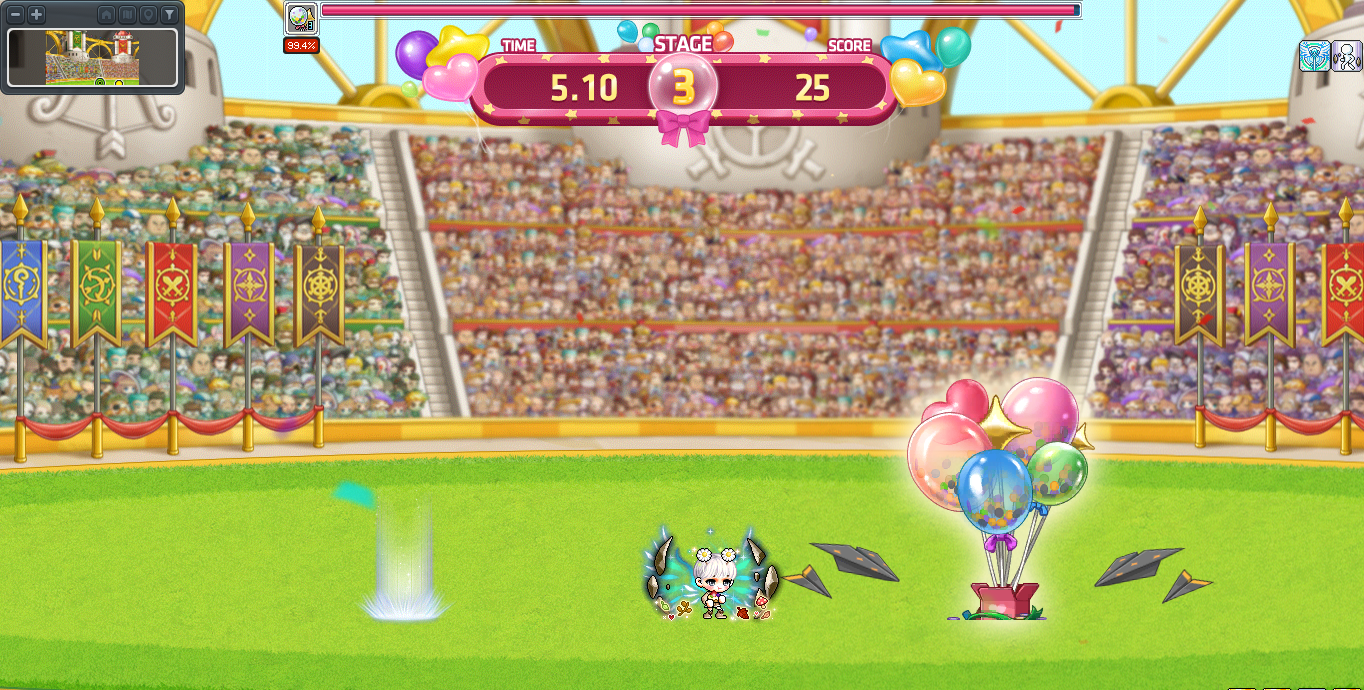Click the stadium minimap view

pyautogui.click(x=93, y=57)
